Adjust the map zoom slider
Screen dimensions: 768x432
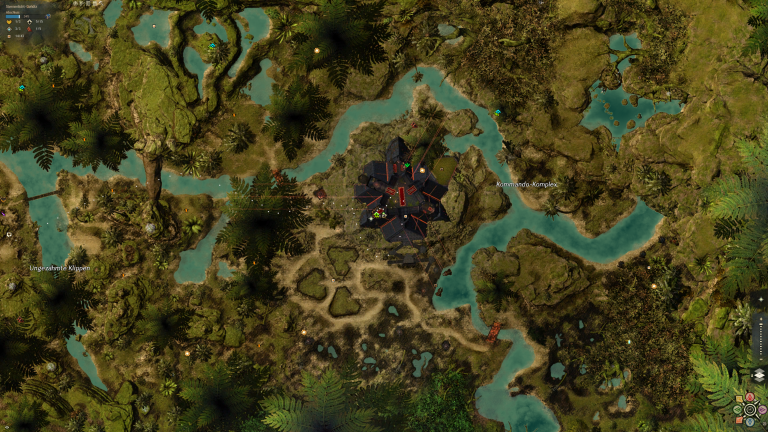[760, 340]
